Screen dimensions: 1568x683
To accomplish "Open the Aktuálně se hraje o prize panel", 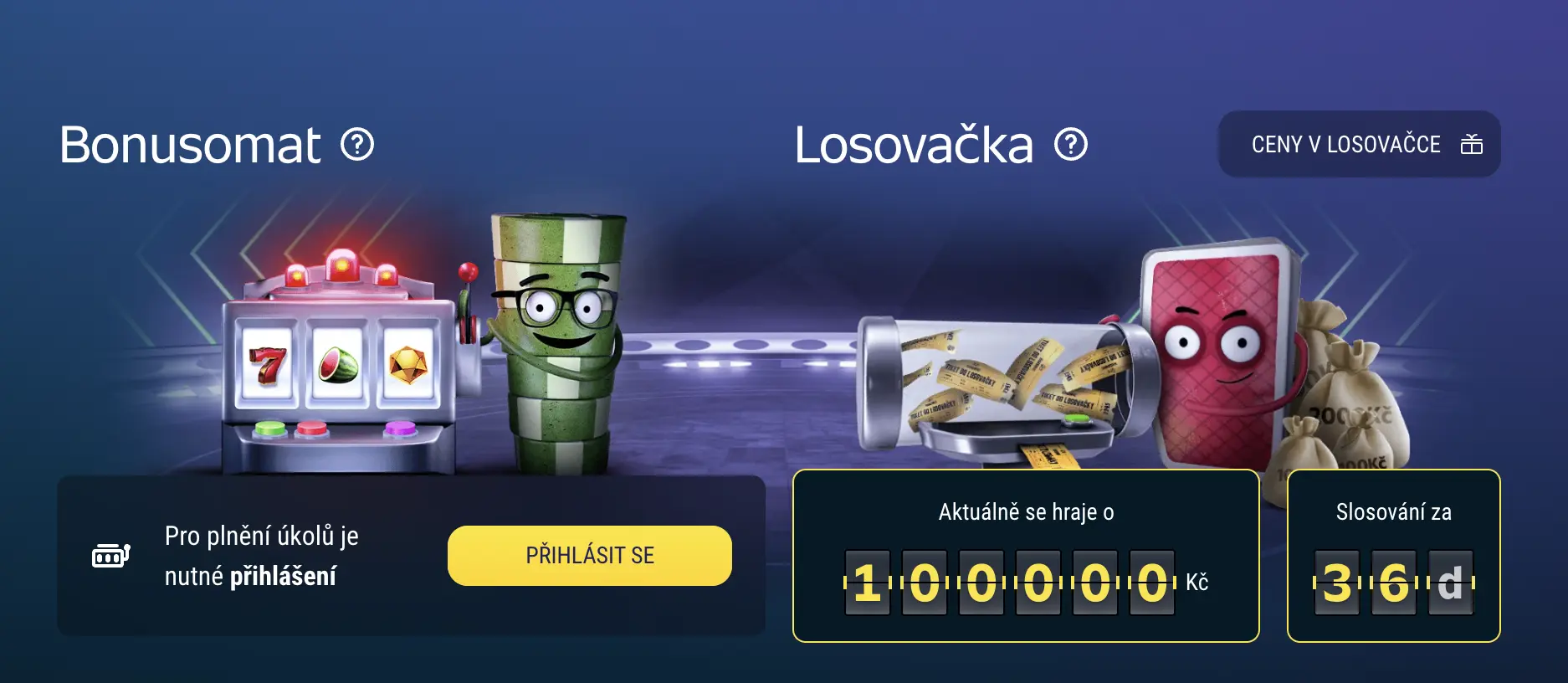I will 1029,551.
